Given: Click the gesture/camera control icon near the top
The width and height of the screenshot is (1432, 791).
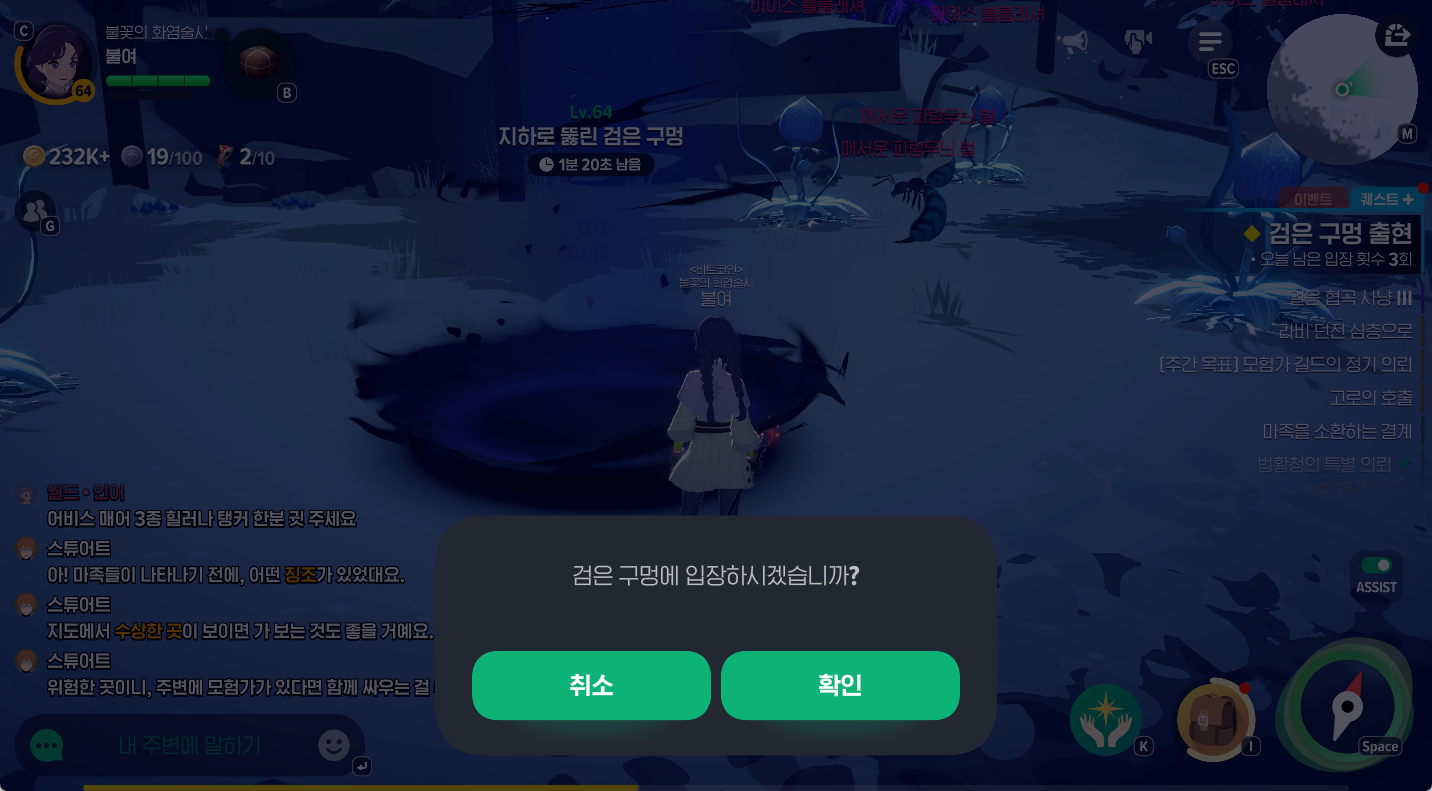Looking at the screenshot, I should tap(1139, 40).
